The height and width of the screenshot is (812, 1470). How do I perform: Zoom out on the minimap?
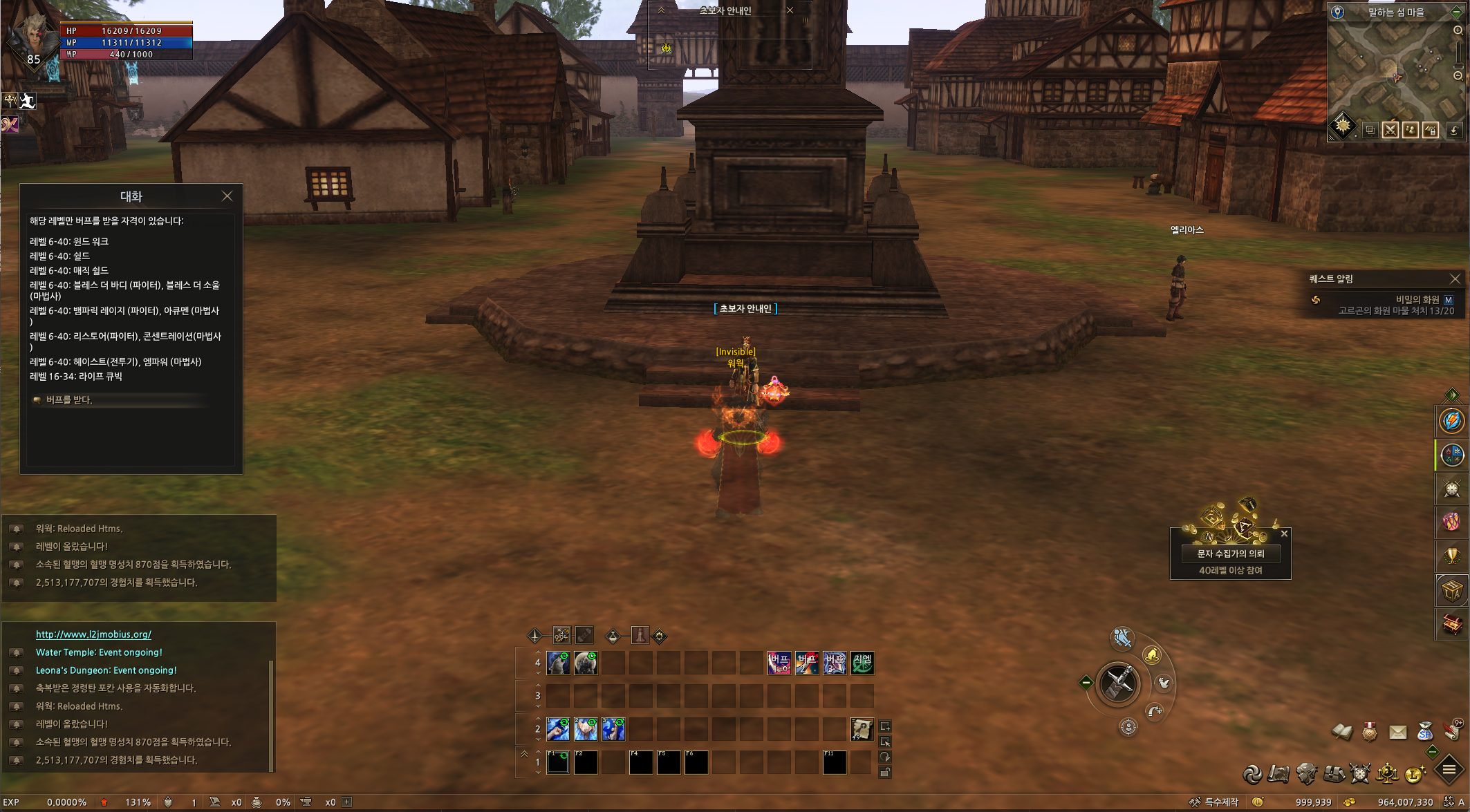[x=1458, y=76]
